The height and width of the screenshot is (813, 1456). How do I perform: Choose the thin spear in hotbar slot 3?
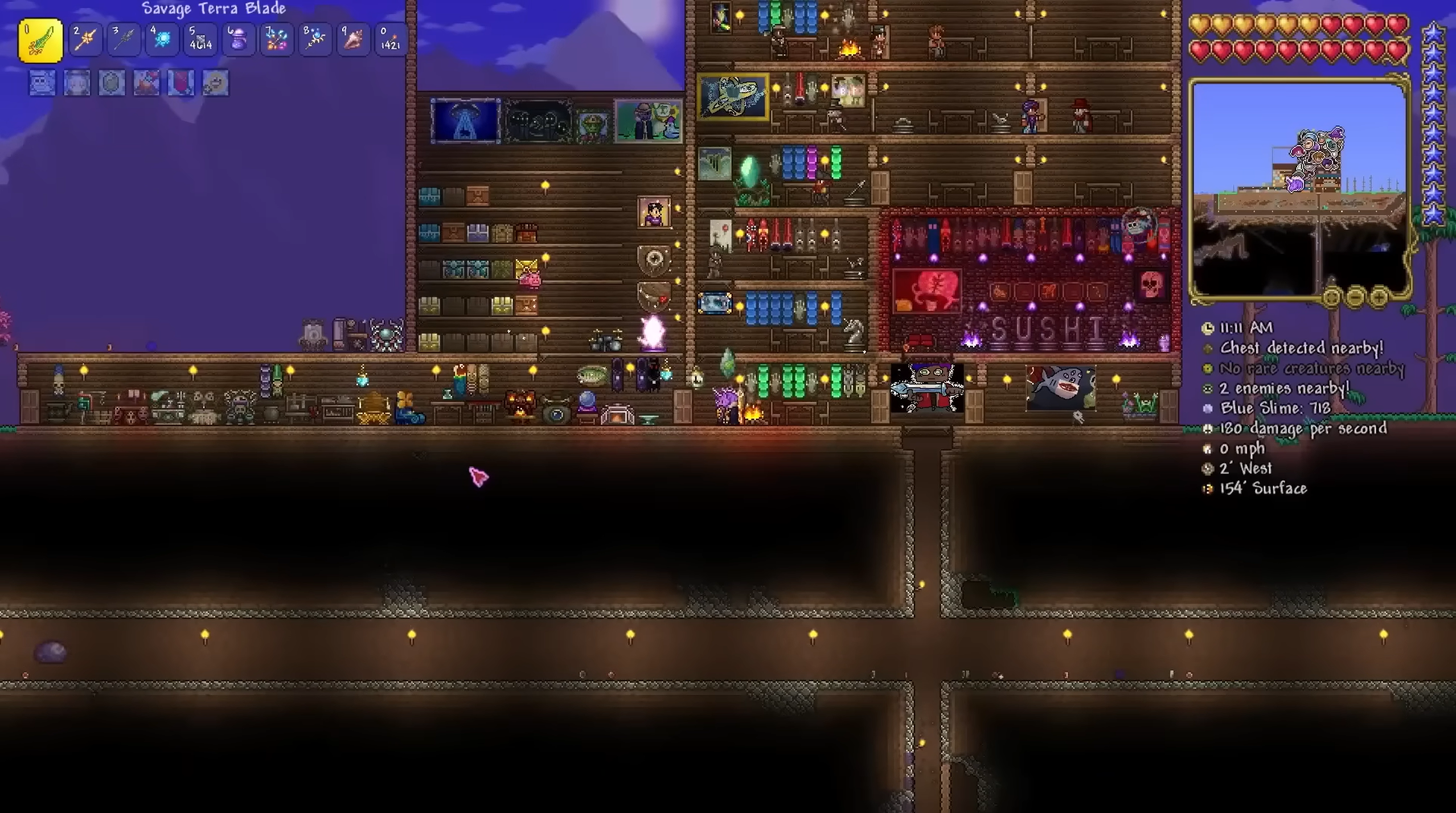[x=124, y=40]
